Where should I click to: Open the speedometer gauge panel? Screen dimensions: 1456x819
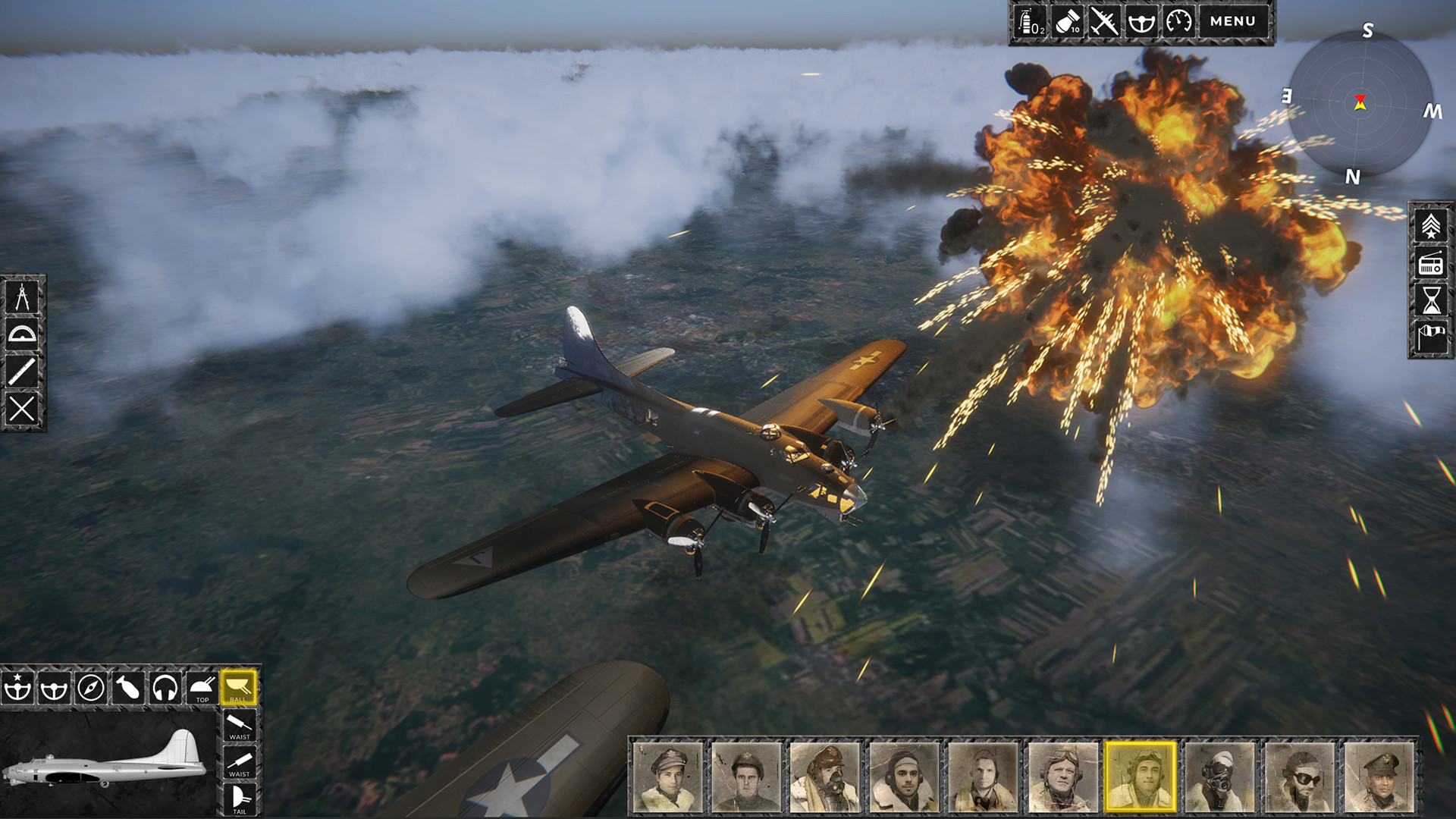(x=1179, y=21)
